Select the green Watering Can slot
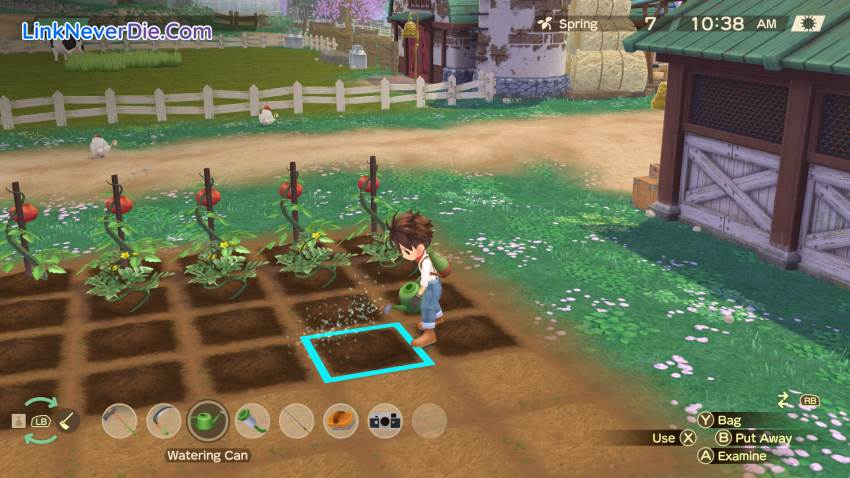The width and height of the screenshot is (850, 478). (208, 420)
